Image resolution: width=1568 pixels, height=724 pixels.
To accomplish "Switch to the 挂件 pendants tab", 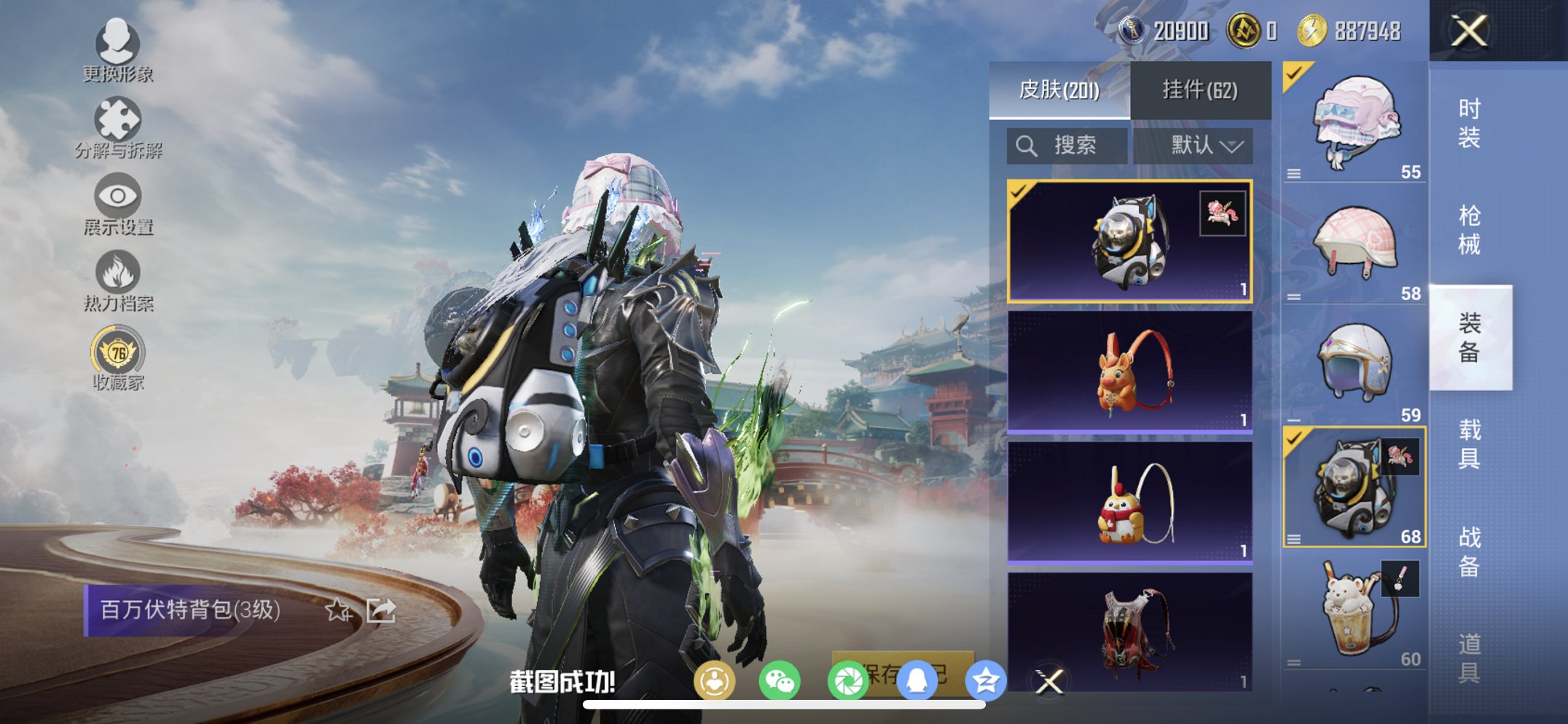I will point(1199,90).
